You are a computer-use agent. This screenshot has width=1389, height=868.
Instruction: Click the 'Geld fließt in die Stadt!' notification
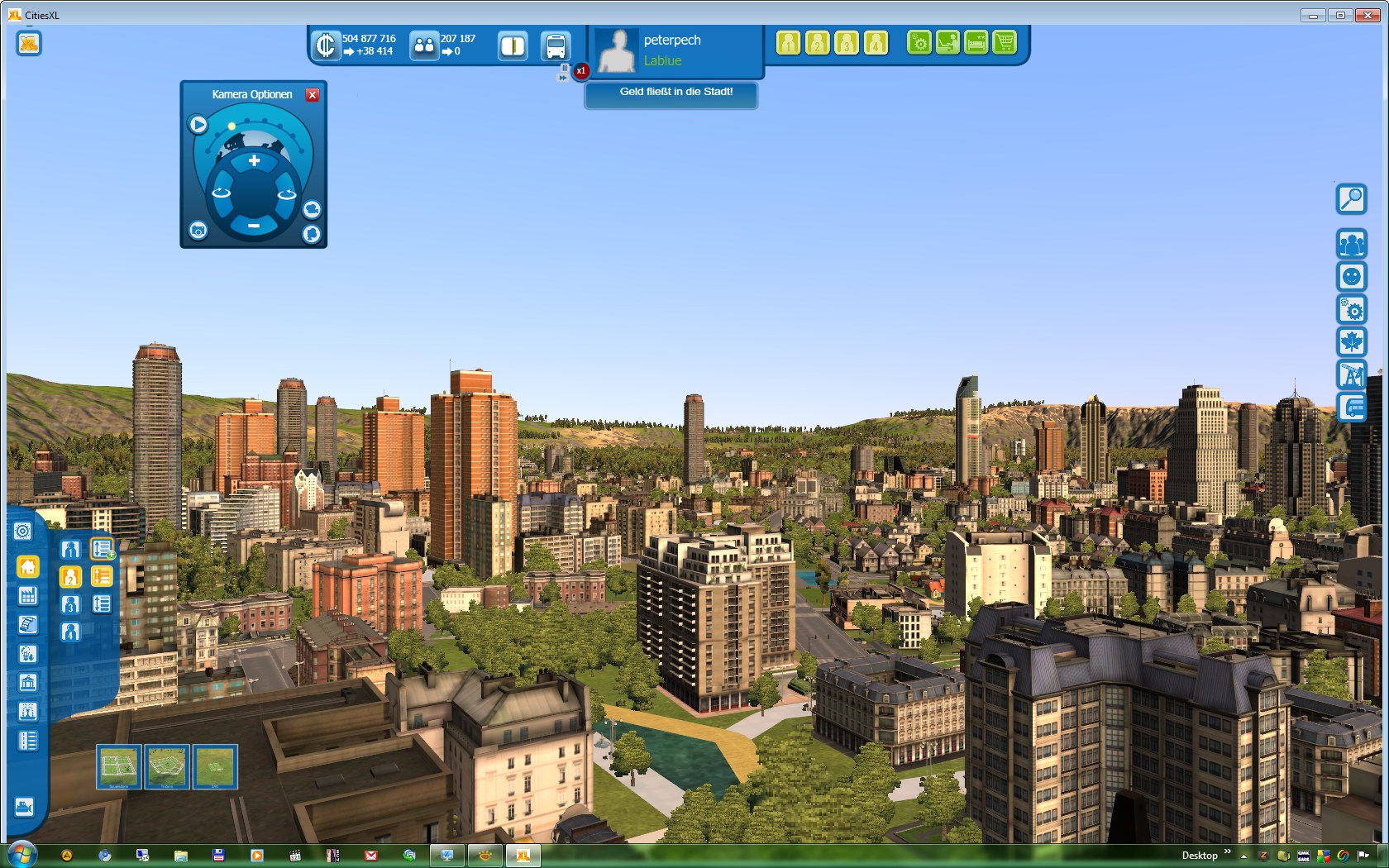click(x=675, y=93)
